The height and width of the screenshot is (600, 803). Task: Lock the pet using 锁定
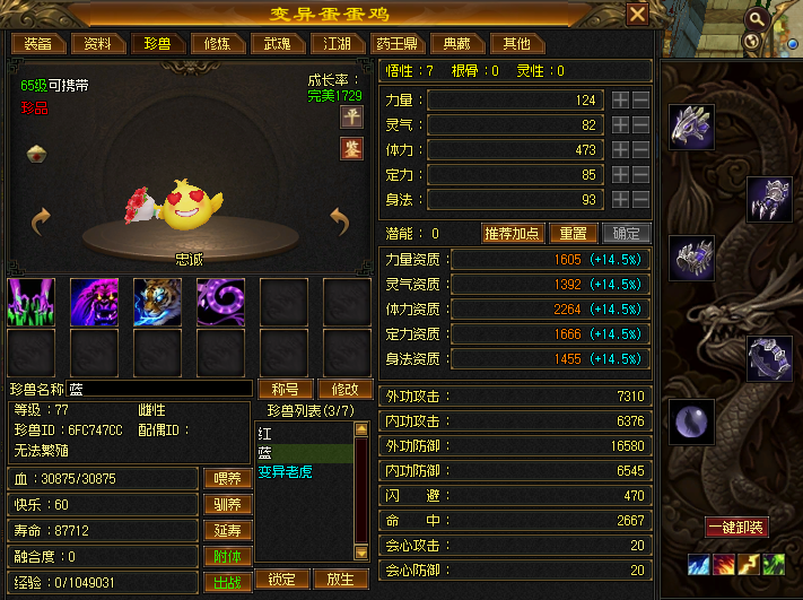pyautogui.click(x=283, y=579)
